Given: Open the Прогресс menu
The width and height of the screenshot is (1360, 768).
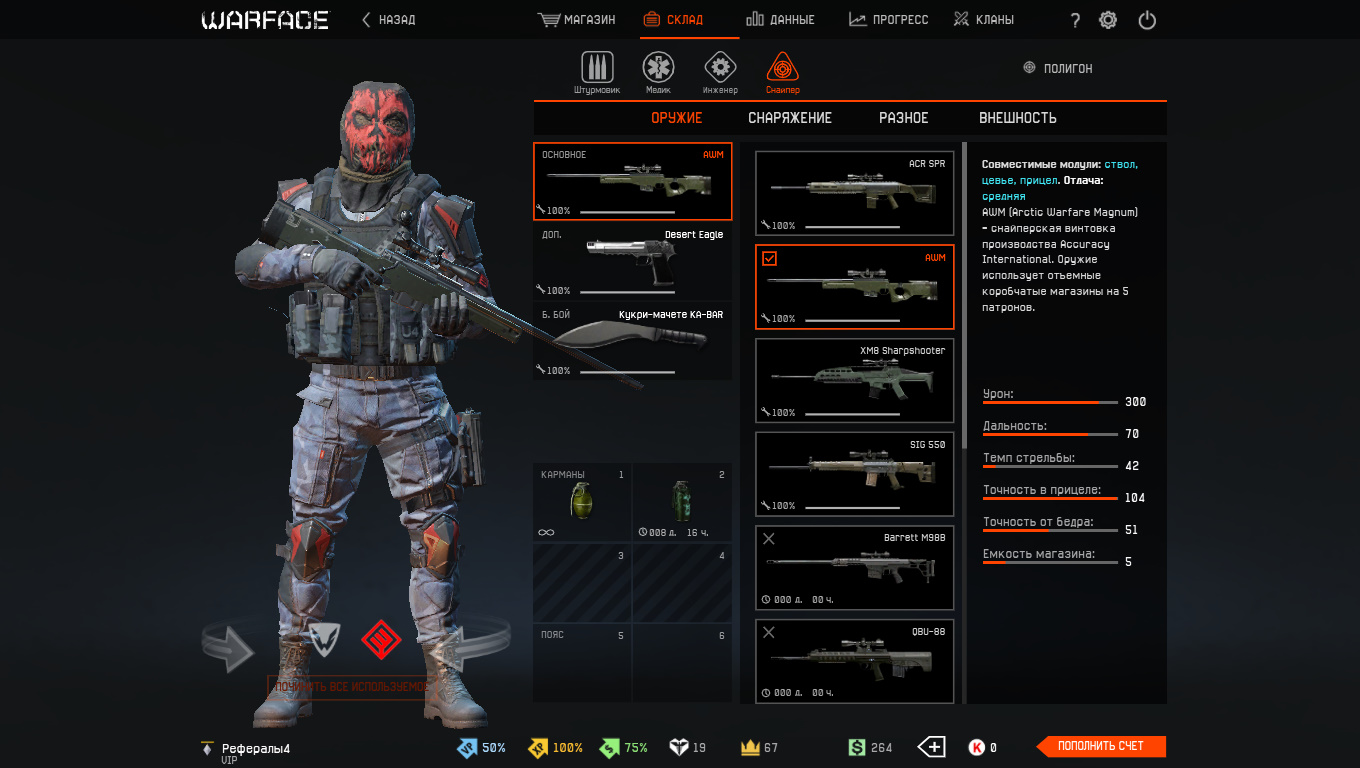Looking at the screenshot, I should 888,20.
